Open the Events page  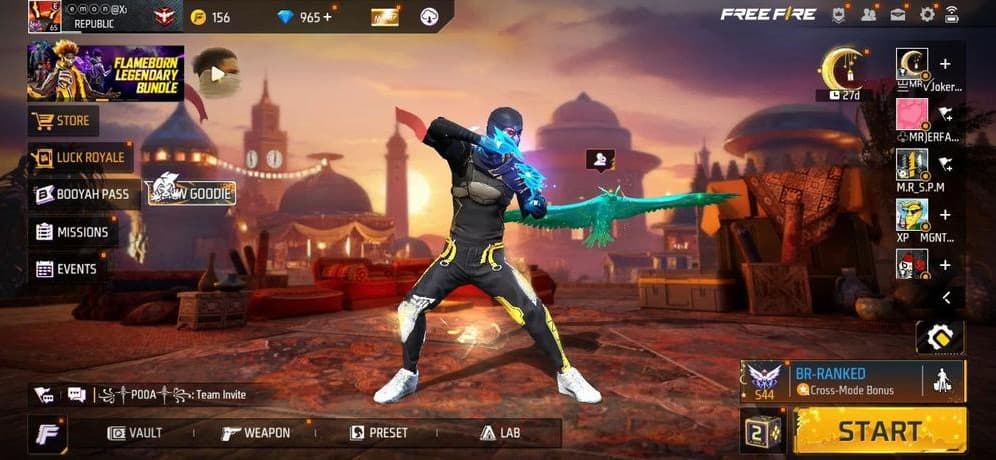tap(67, 269)
